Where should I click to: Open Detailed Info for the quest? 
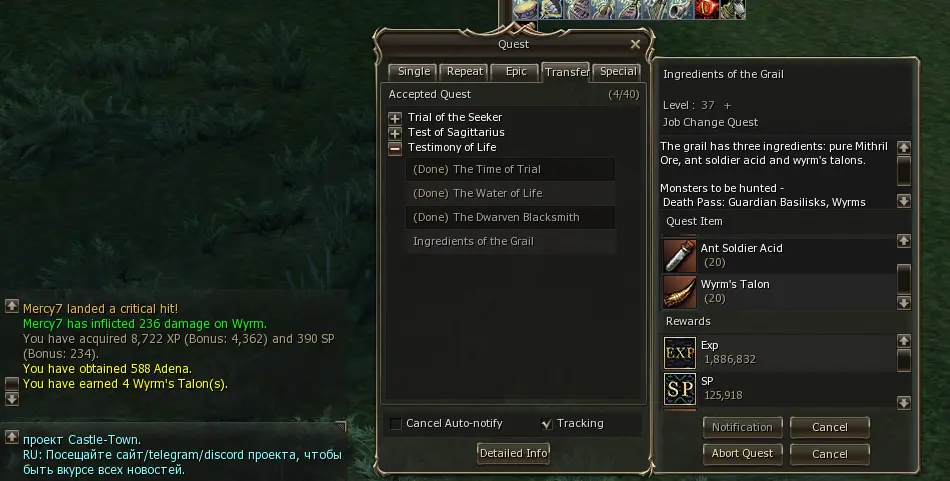pos(514,453)
